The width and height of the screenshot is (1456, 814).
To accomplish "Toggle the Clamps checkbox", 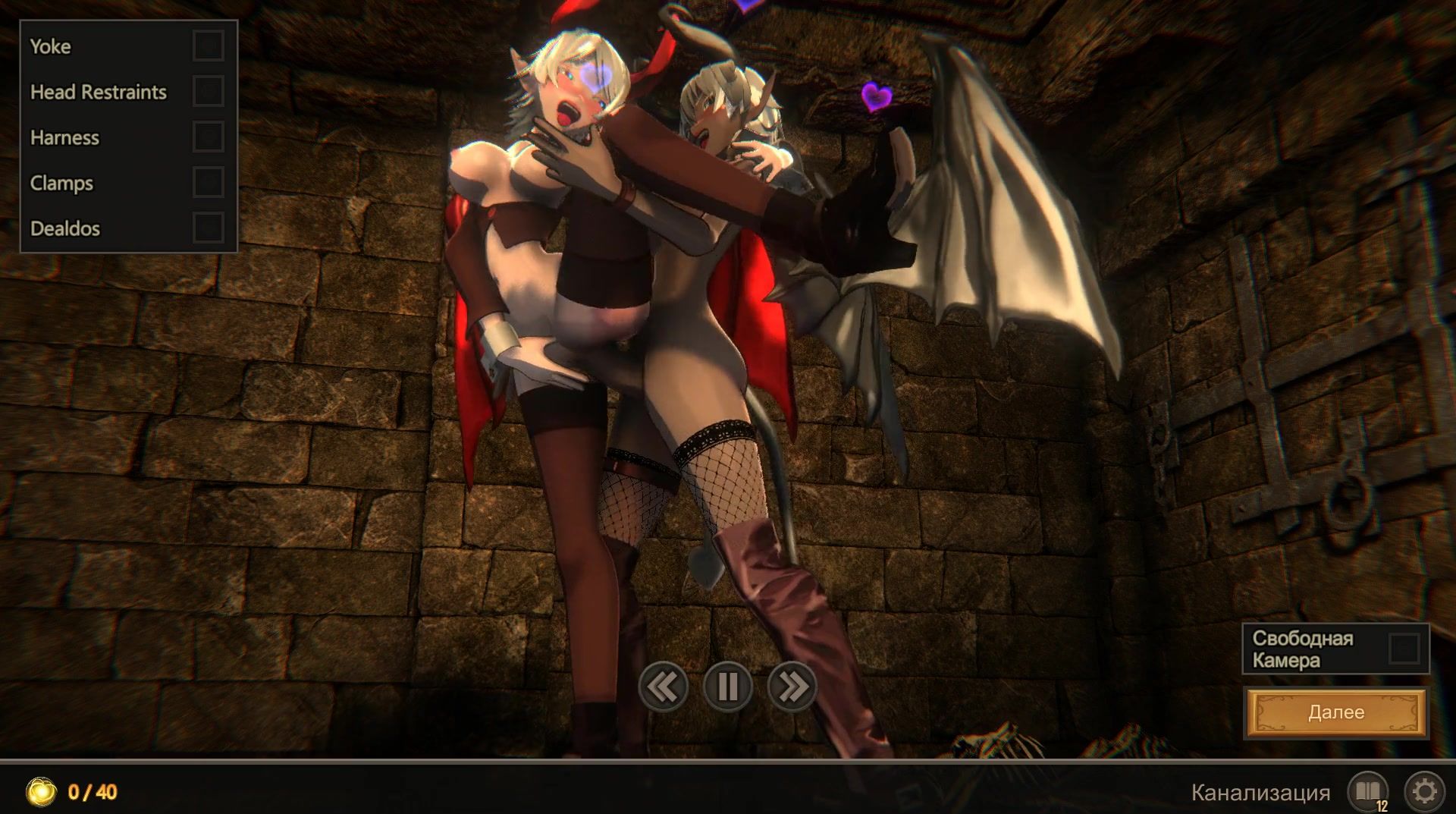I will tap(208, 182).
